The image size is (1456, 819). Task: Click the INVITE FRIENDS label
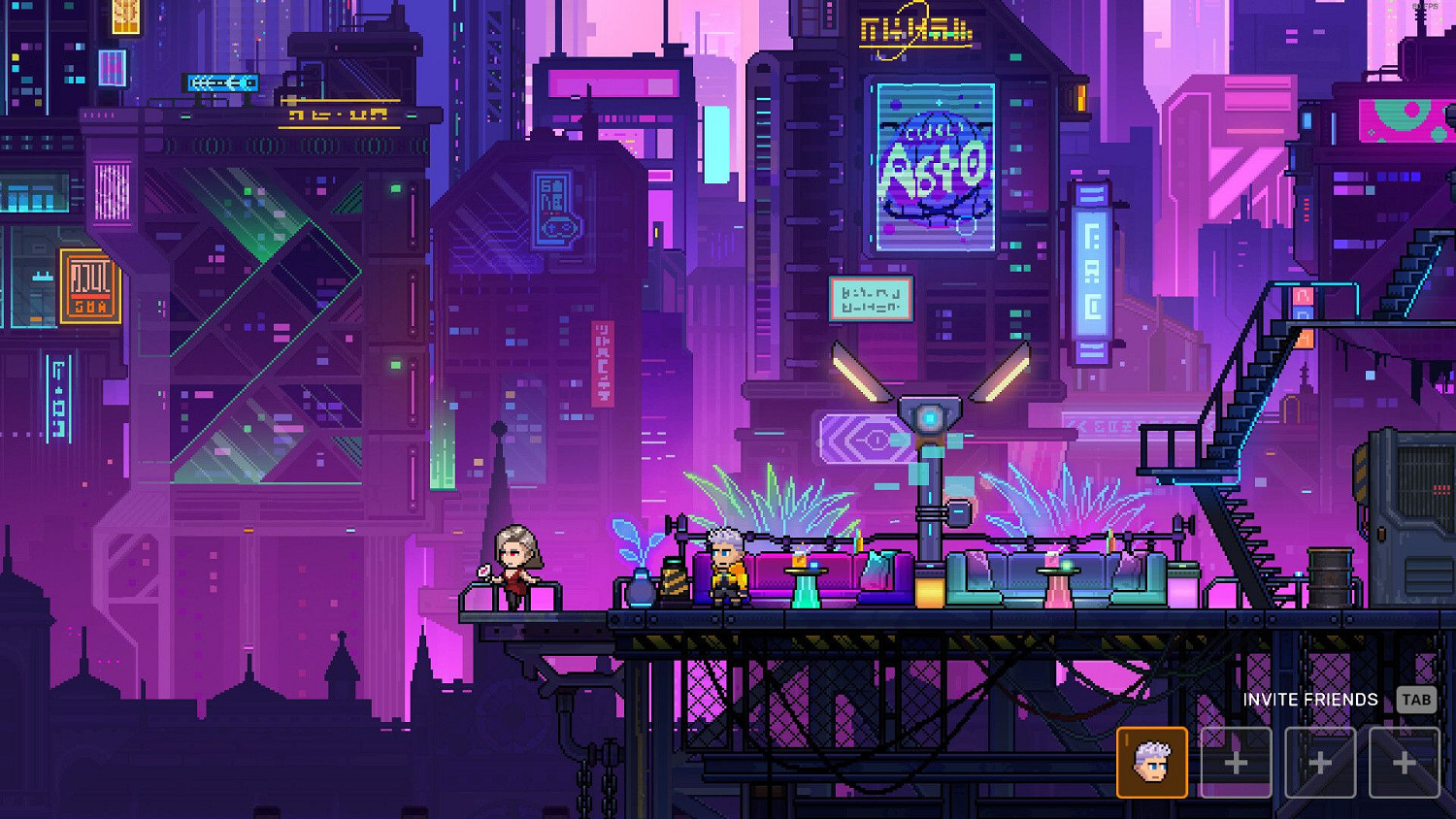click(x=1310, y=699)
